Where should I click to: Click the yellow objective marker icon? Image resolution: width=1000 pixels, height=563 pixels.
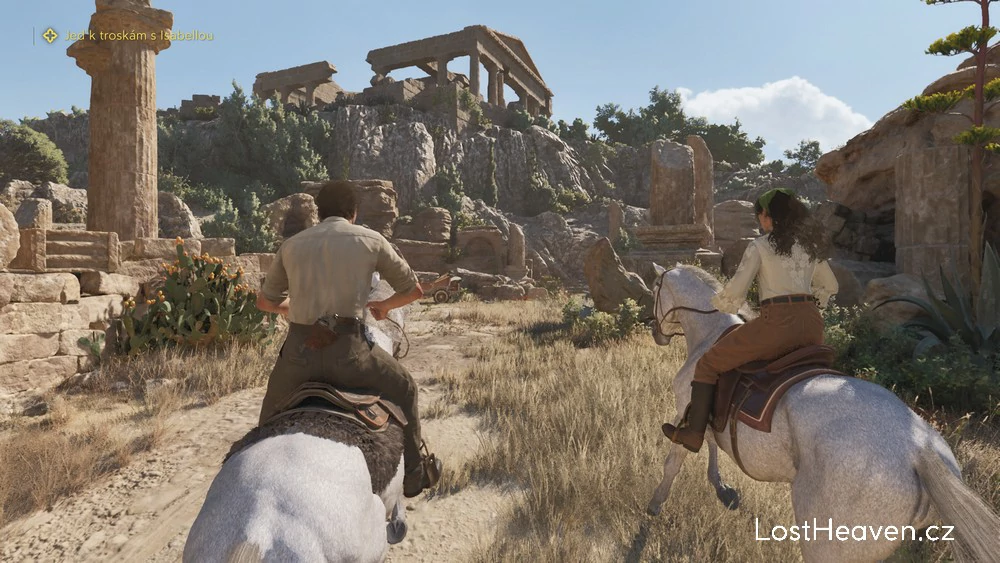pyautogui.click(x=50, y=35)
